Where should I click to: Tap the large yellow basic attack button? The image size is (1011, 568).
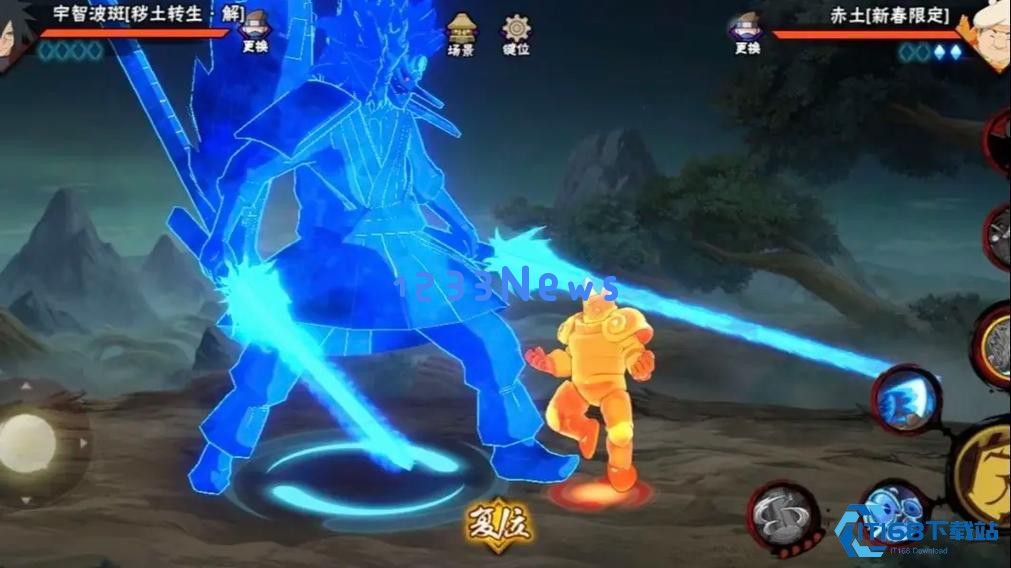pyautogui.click(x=985, y=470)
